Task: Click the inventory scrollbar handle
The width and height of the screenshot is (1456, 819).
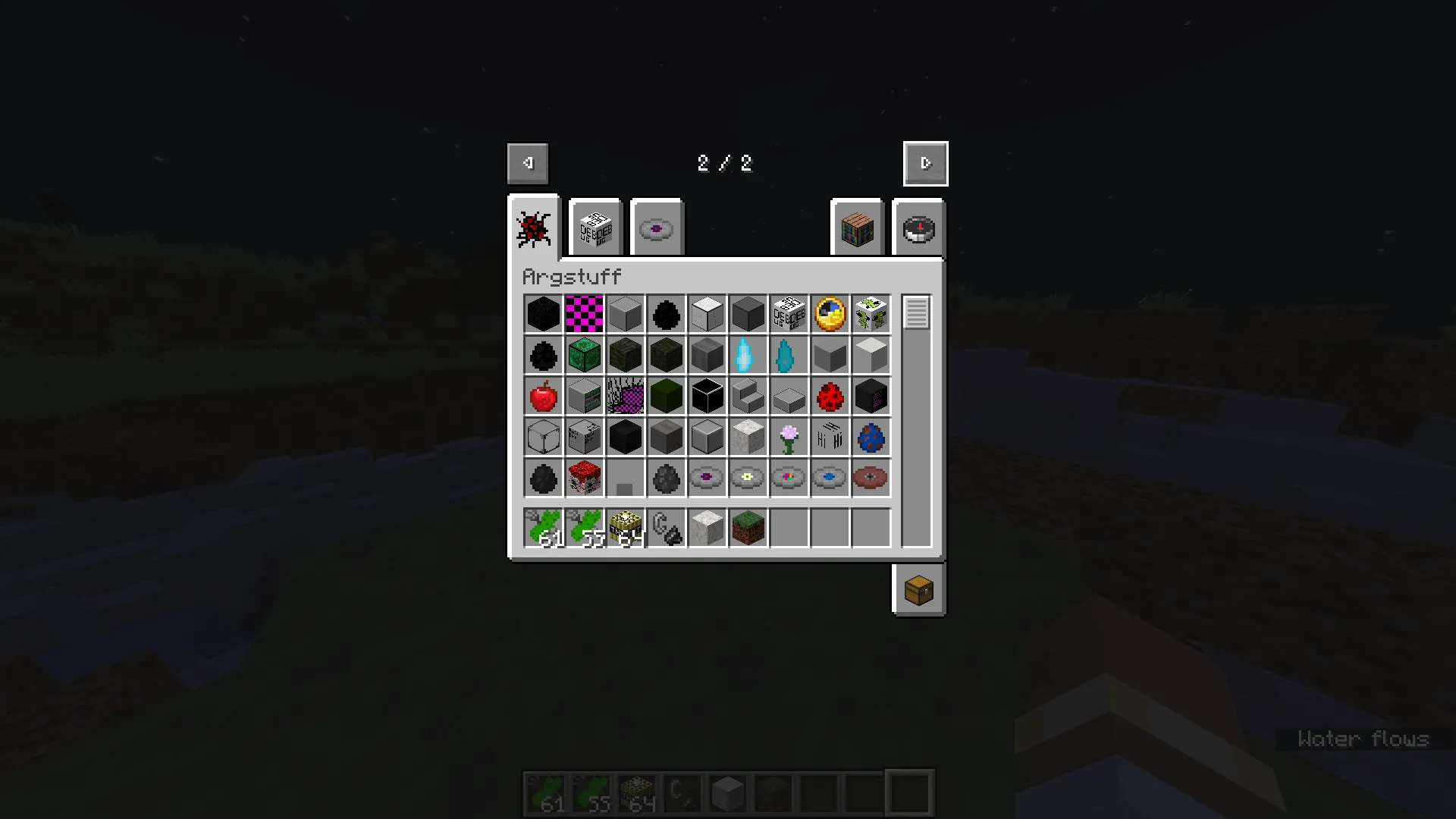Action: tap(916, 311)
